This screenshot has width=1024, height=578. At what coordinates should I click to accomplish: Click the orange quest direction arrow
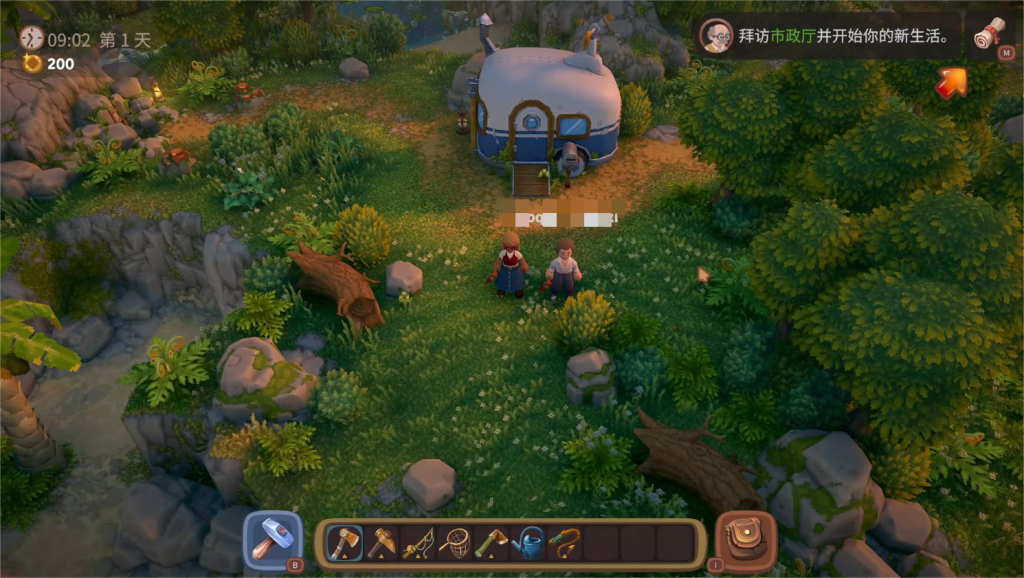click(951, 83)
